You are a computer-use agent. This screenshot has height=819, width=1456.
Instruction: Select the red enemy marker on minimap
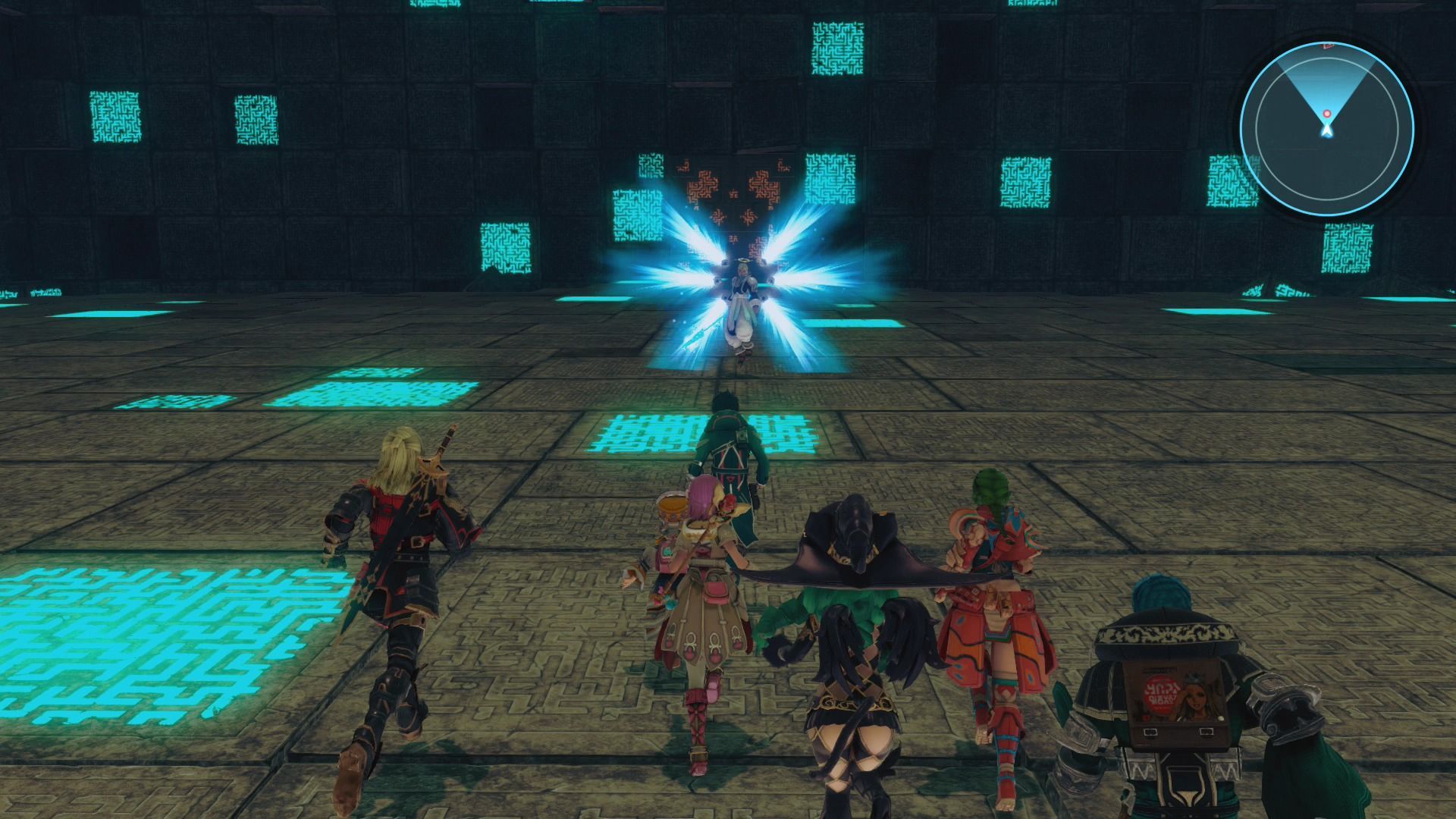1326,114
